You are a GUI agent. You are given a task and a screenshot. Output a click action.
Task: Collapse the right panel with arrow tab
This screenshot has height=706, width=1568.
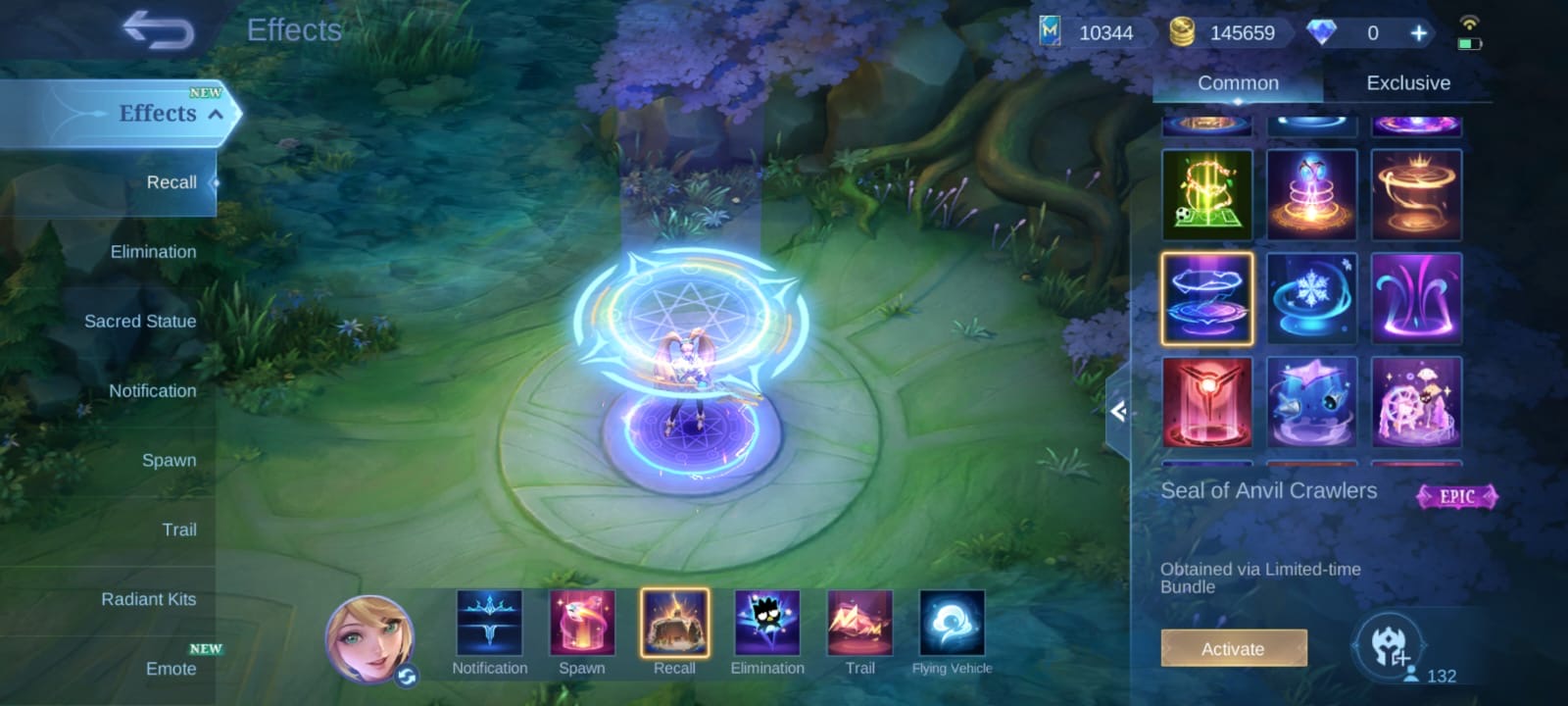coord(1118,412)
